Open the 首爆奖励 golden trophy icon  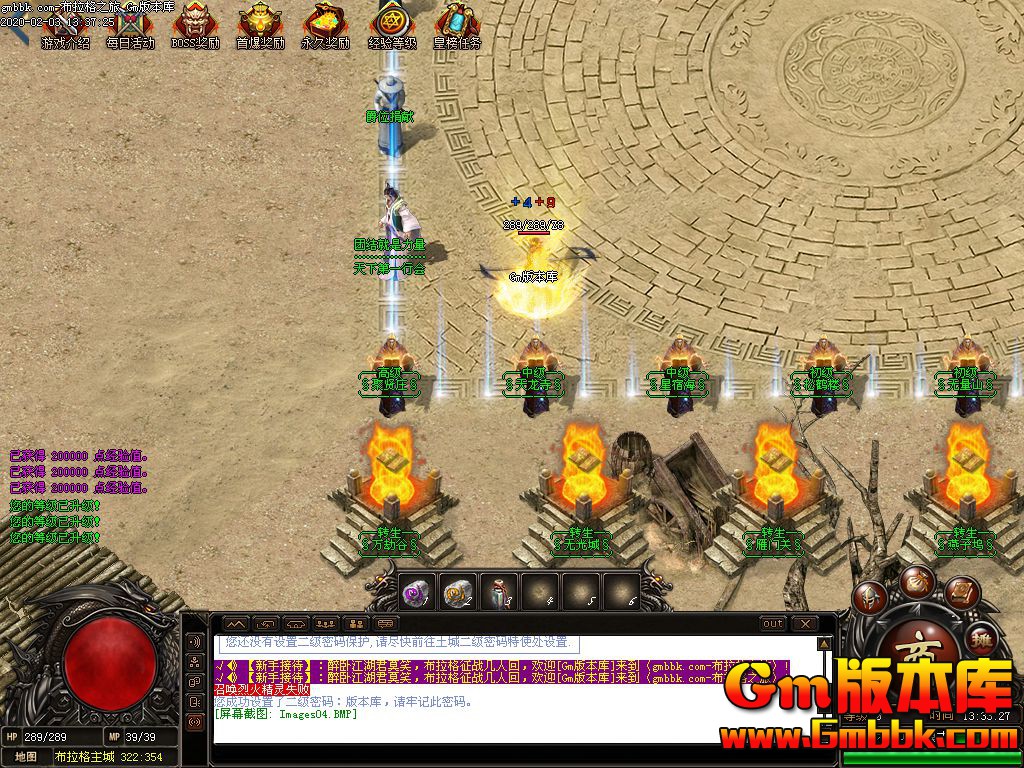point(260,24)
